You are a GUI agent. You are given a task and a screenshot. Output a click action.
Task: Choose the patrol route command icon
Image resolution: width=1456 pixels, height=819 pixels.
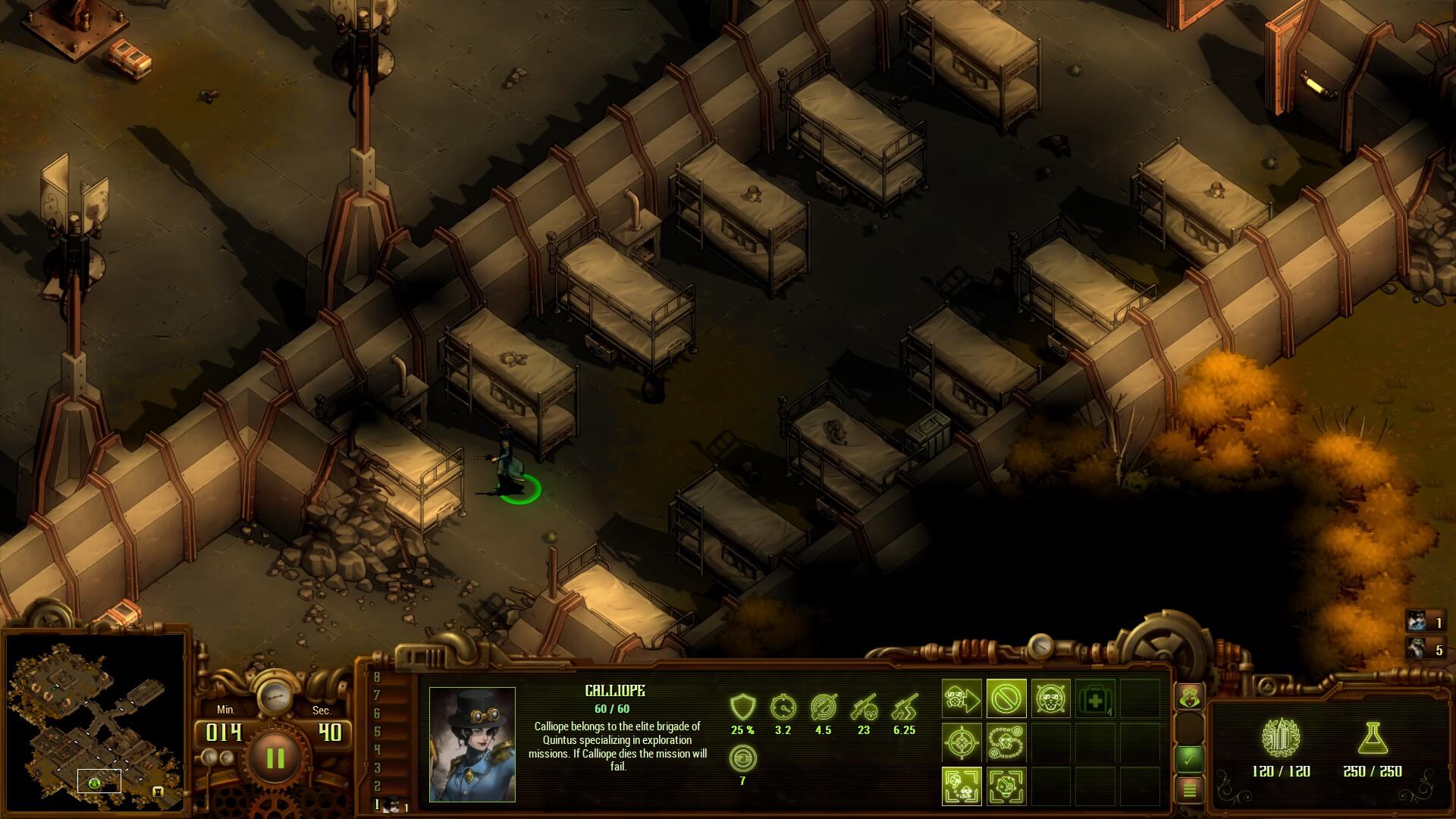[x=1006, y=742]
